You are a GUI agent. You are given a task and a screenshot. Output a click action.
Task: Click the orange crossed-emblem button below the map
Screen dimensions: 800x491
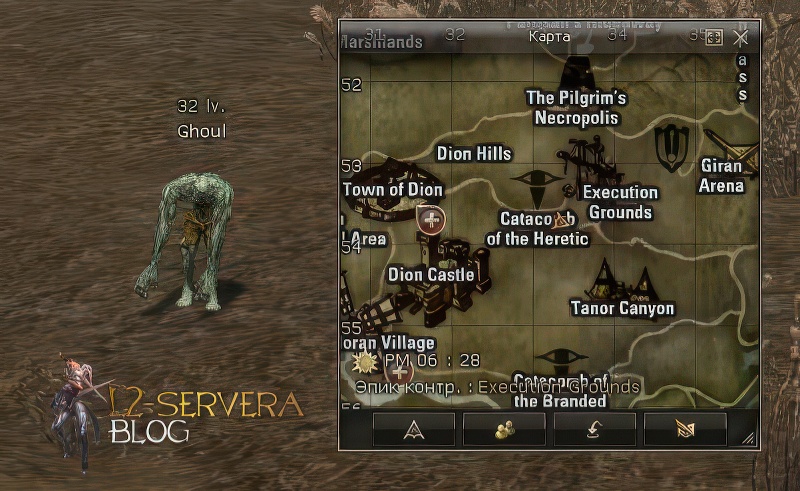point(684,429)
